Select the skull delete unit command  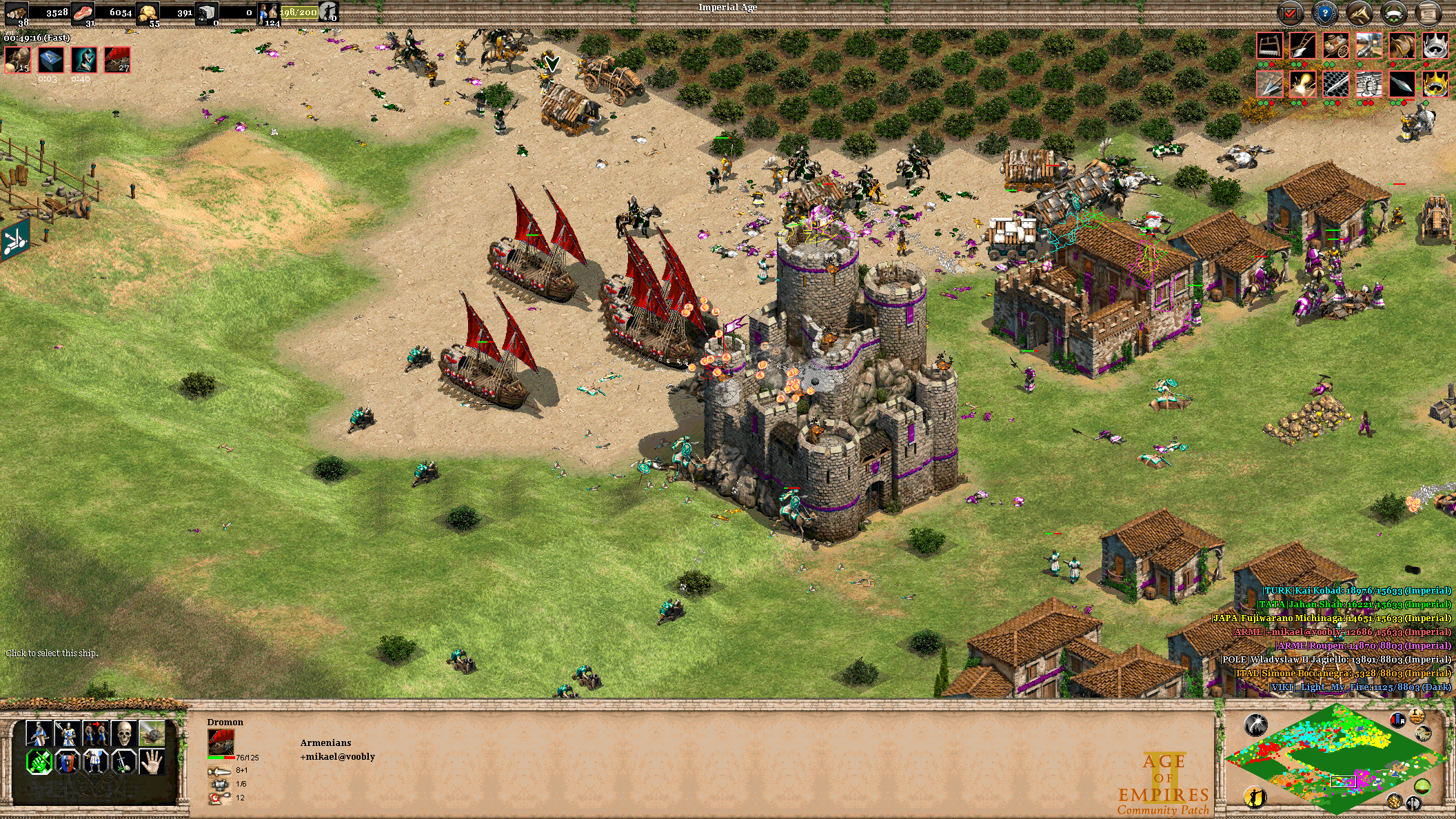click(123, 734)
